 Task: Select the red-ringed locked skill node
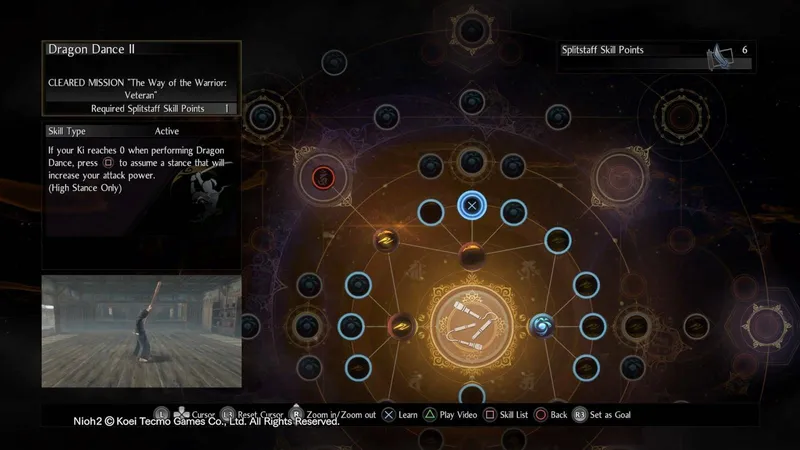tap(323, 178)
